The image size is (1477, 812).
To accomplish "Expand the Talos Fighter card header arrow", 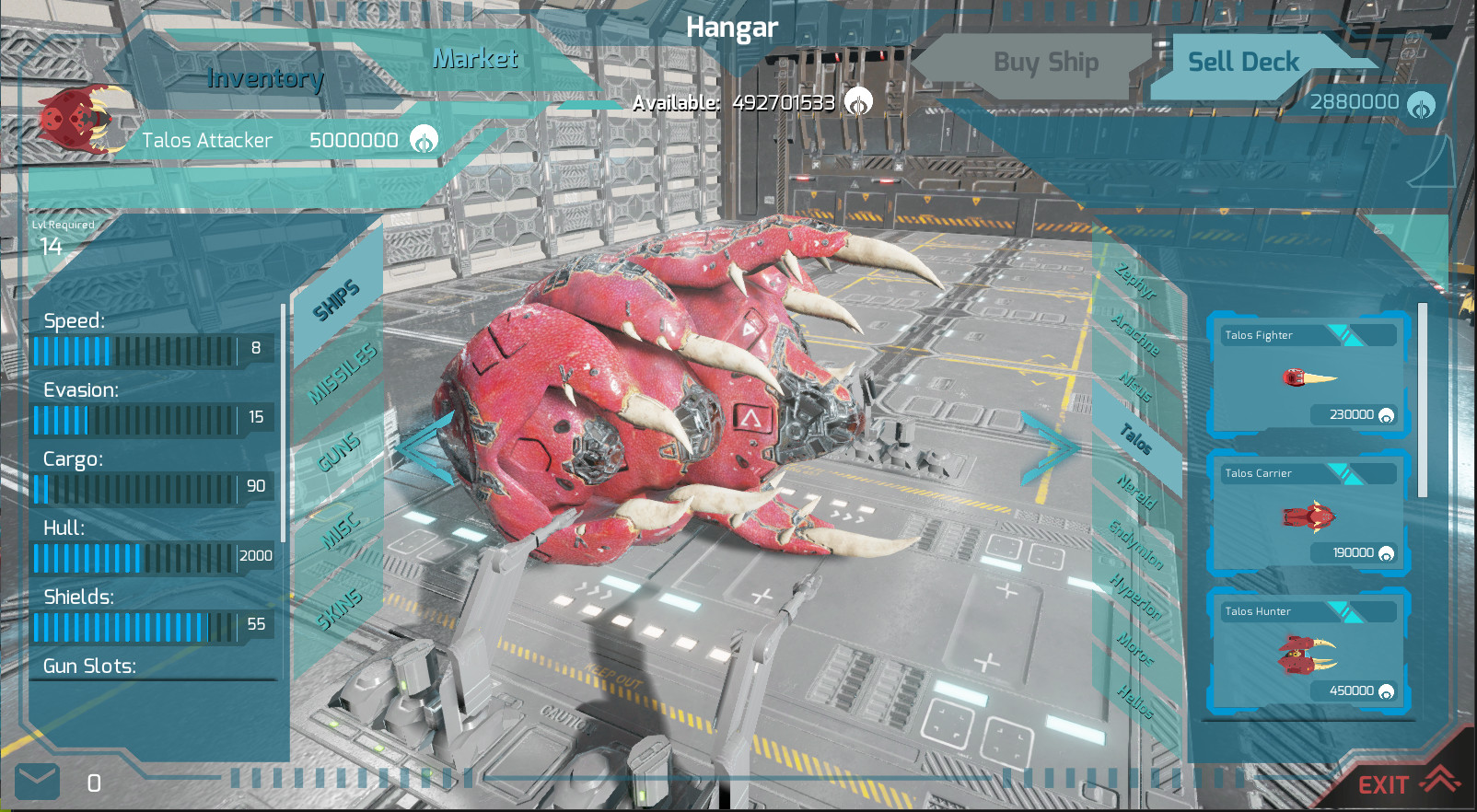I will [x=1343, y=334].
